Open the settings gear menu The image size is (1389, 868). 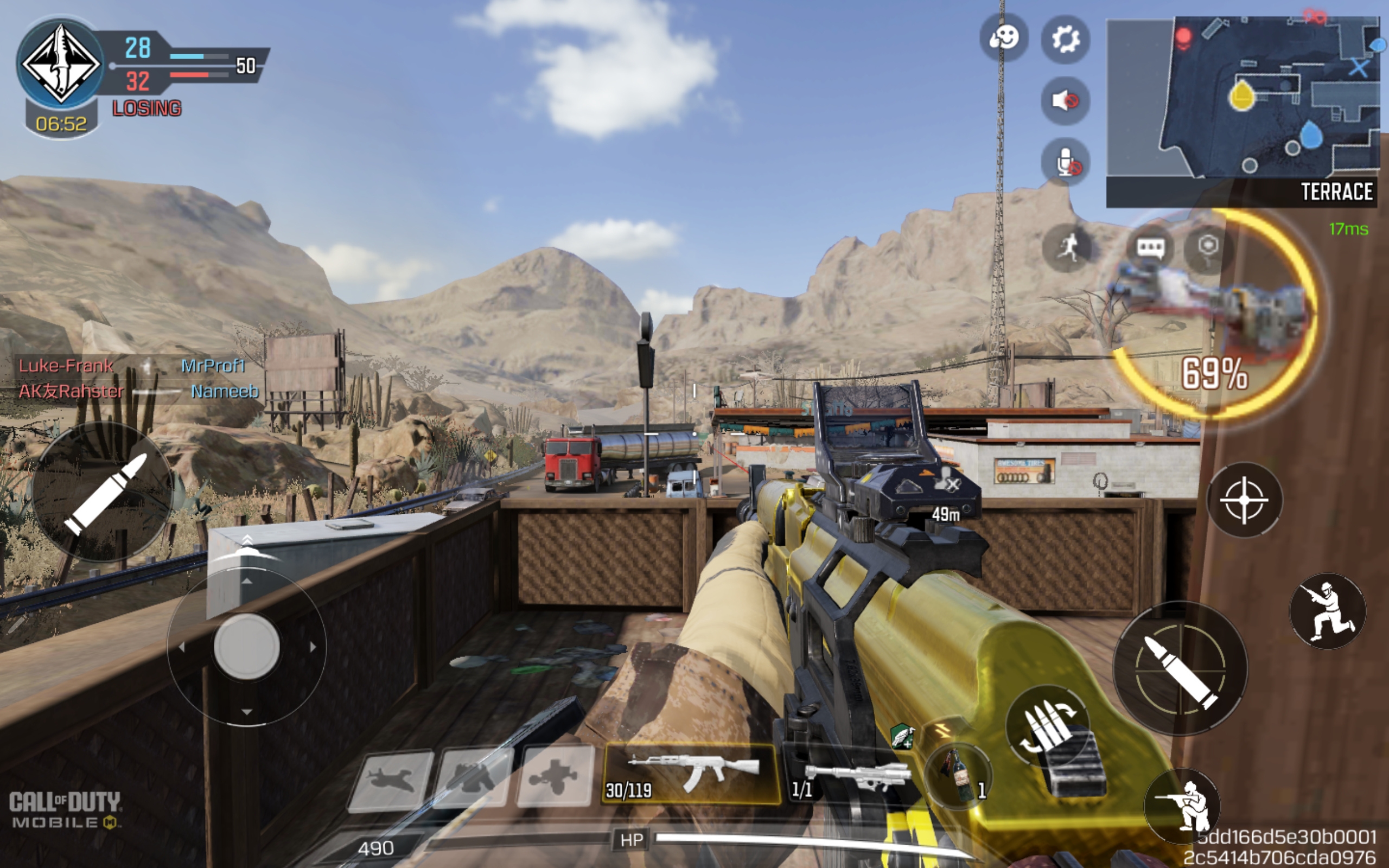point(1065,39)
